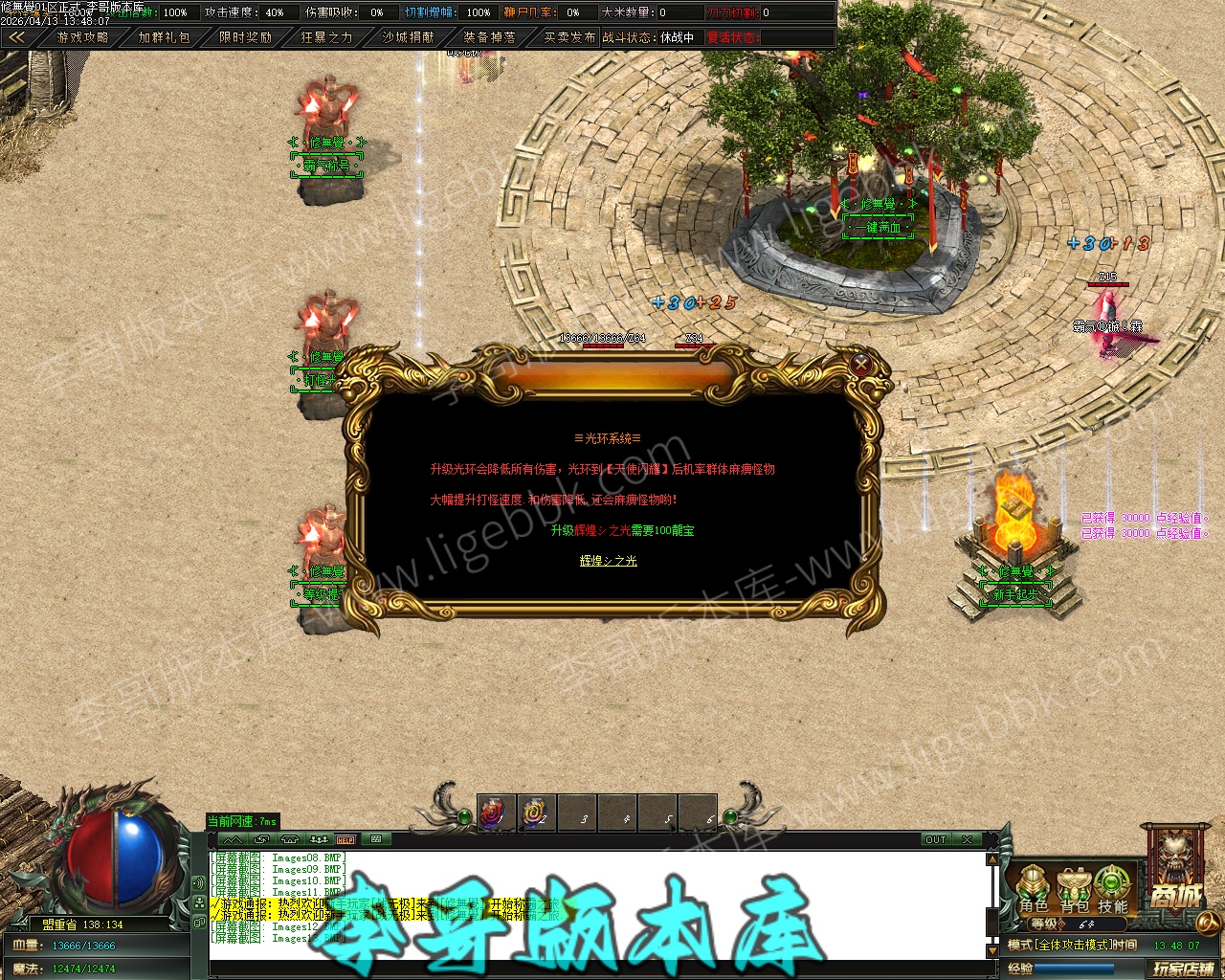Screen dimensions: 1225x980
Task: Open the HELP button on the chat toolbar
Action: [x=345, y=839]
